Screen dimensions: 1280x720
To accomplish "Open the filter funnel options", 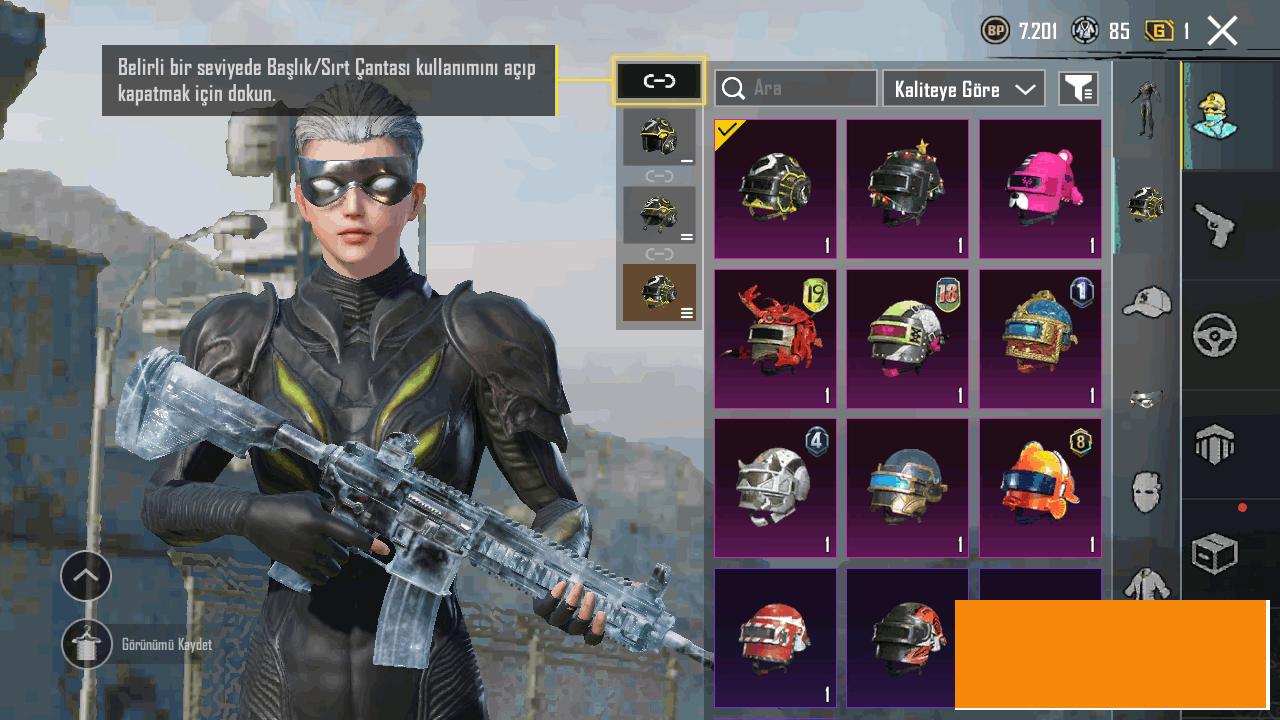I will (1078, 88).
